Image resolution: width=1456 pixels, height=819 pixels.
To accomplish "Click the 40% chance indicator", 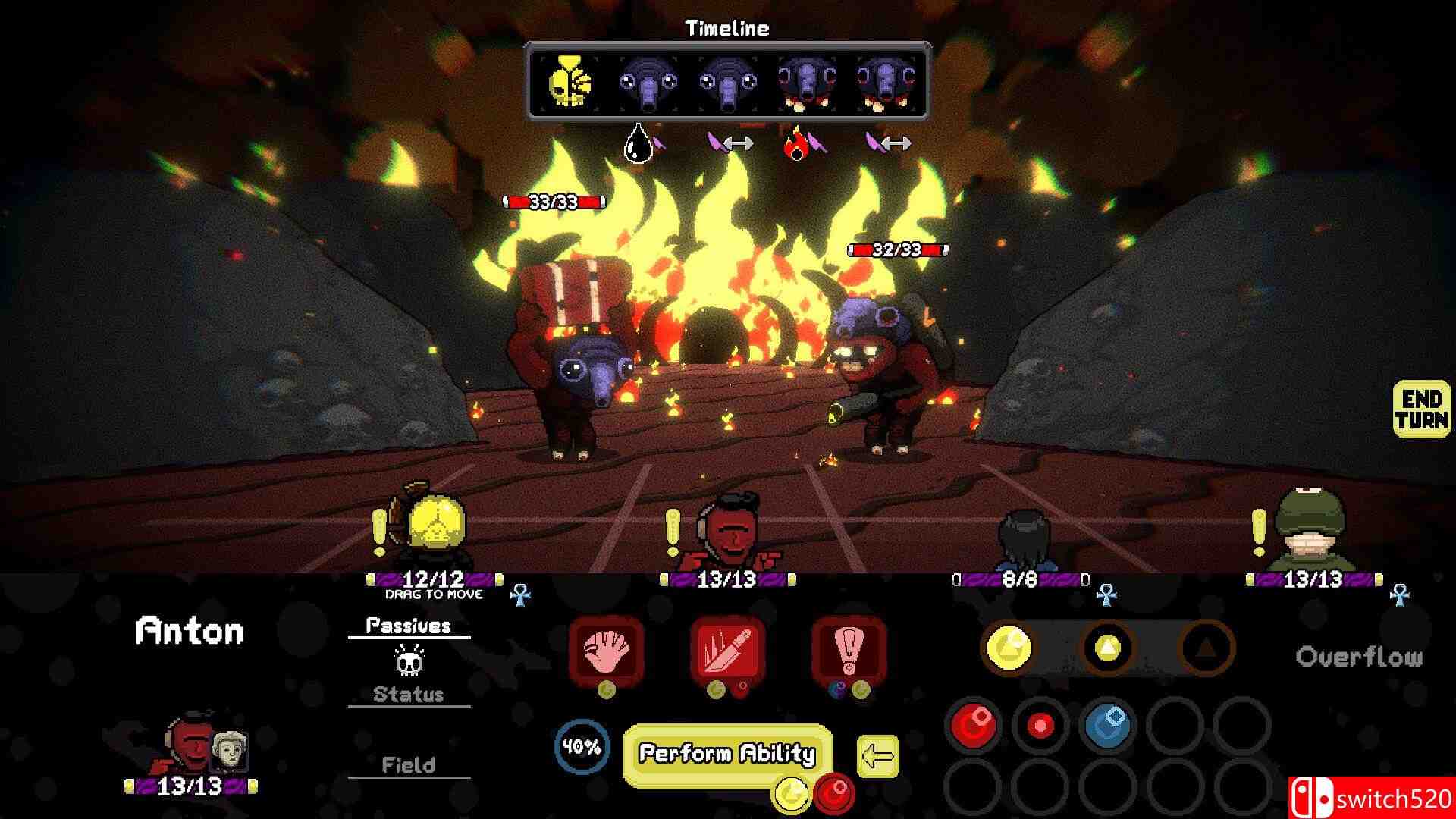I will 581,748.
